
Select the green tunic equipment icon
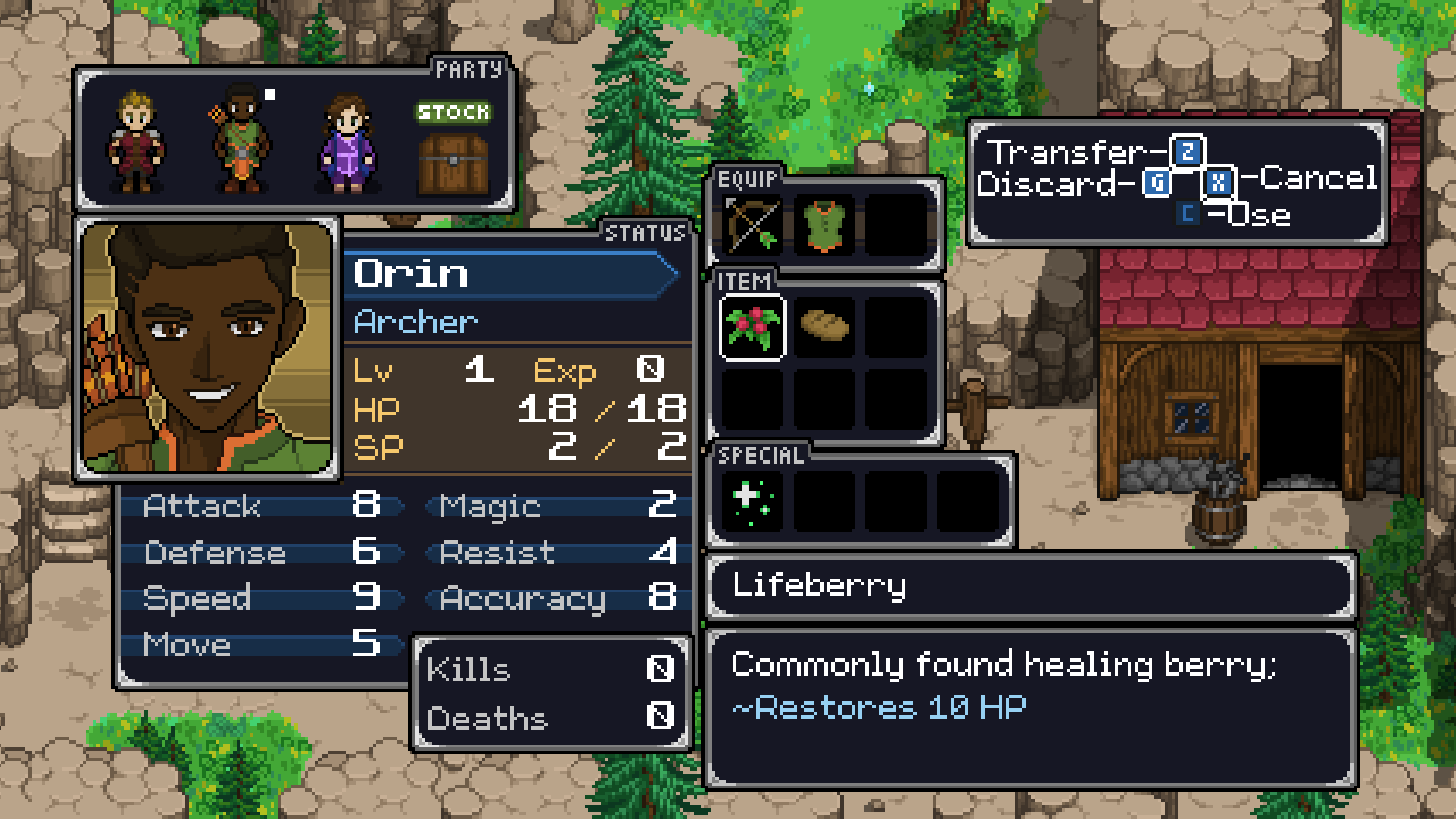[x=824, y=225]
